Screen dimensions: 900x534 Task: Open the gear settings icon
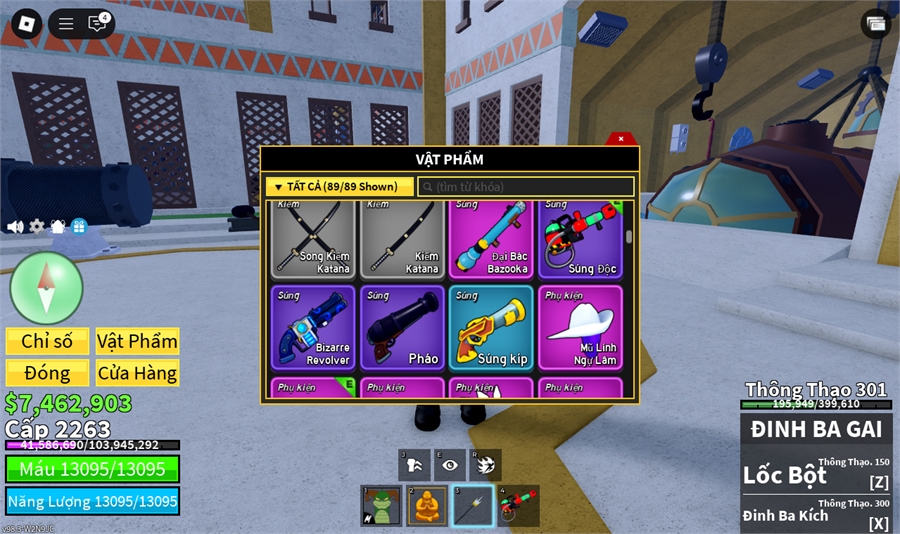37,227
